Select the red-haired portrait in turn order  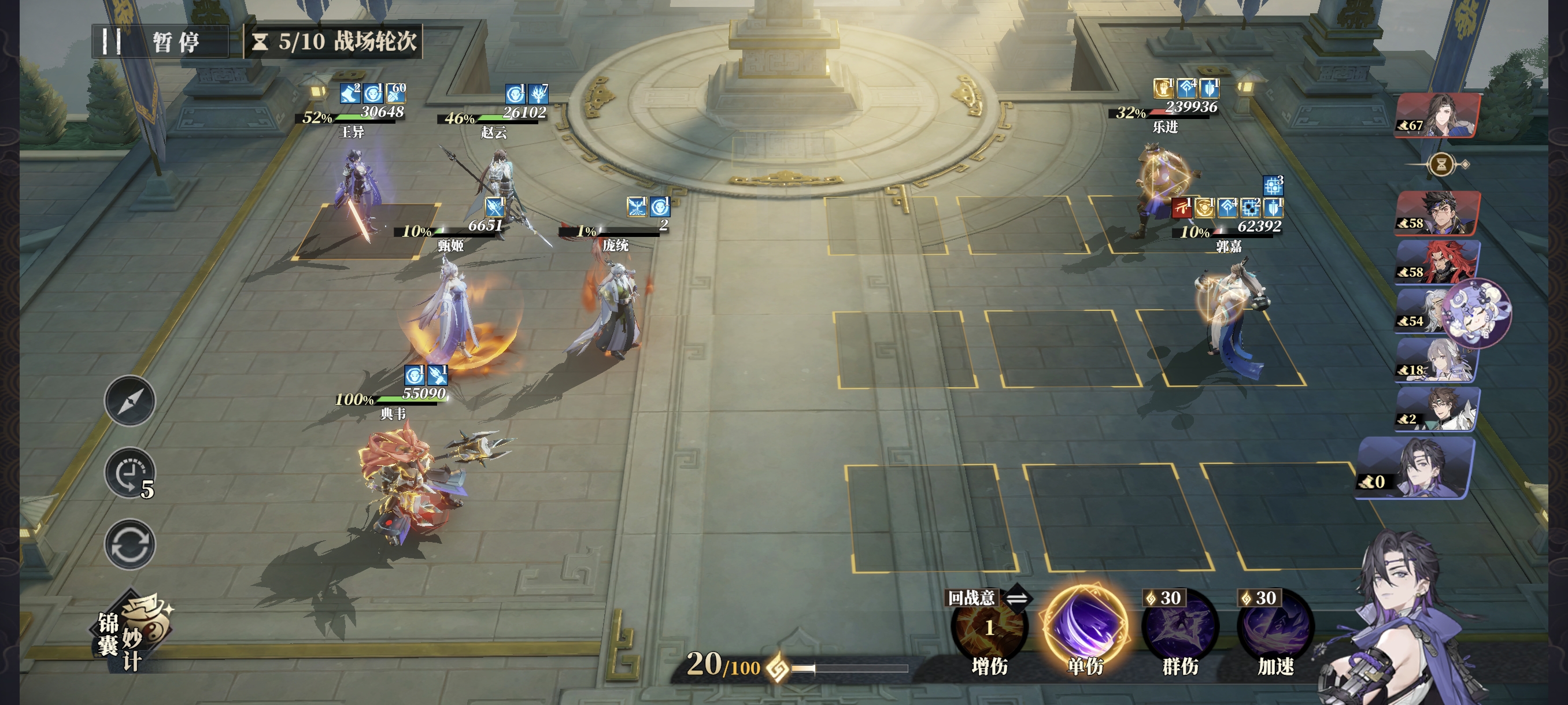(1438, 262)
